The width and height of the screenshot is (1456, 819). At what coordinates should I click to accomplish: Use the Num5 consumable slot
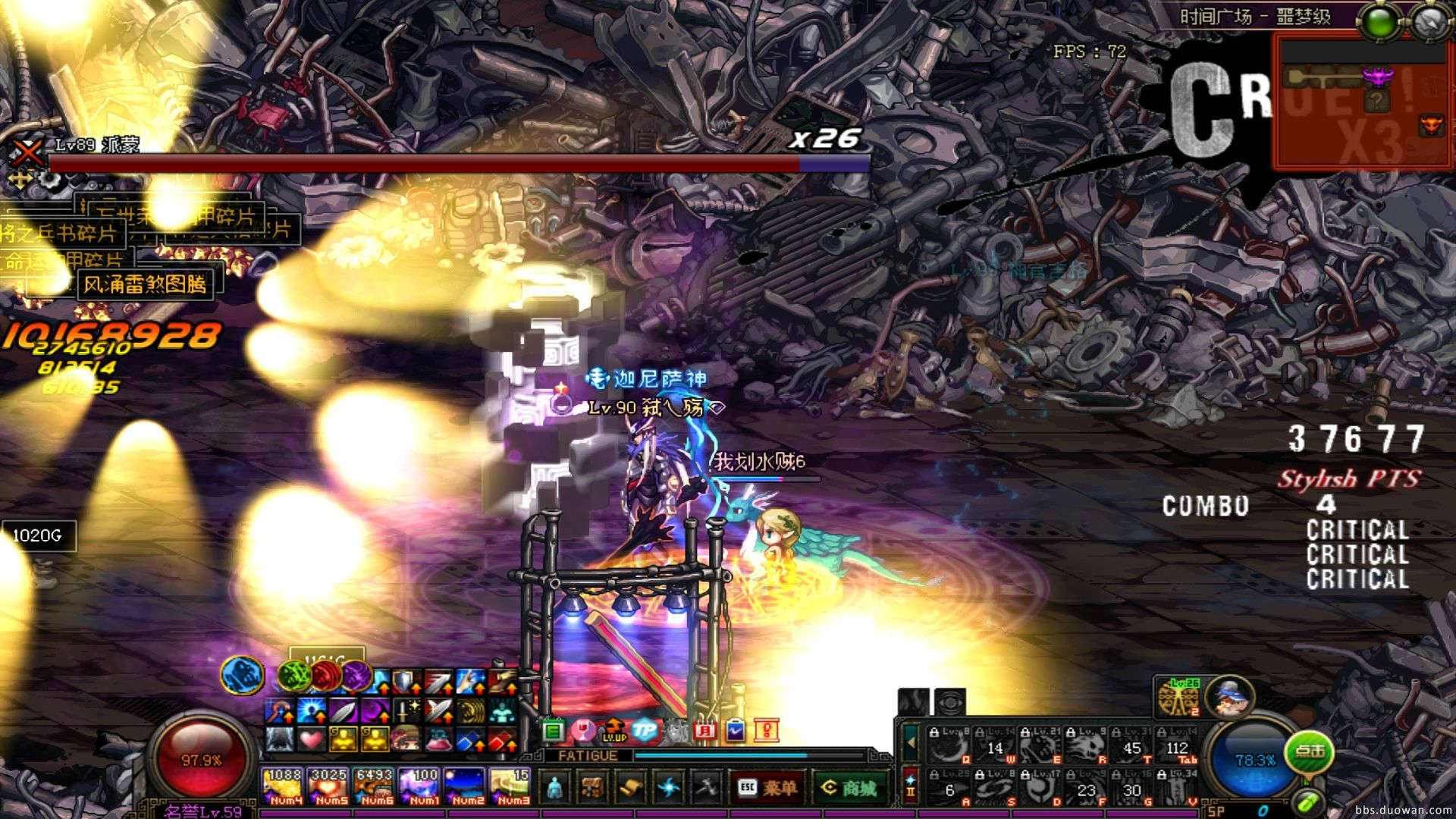[328, 787]
